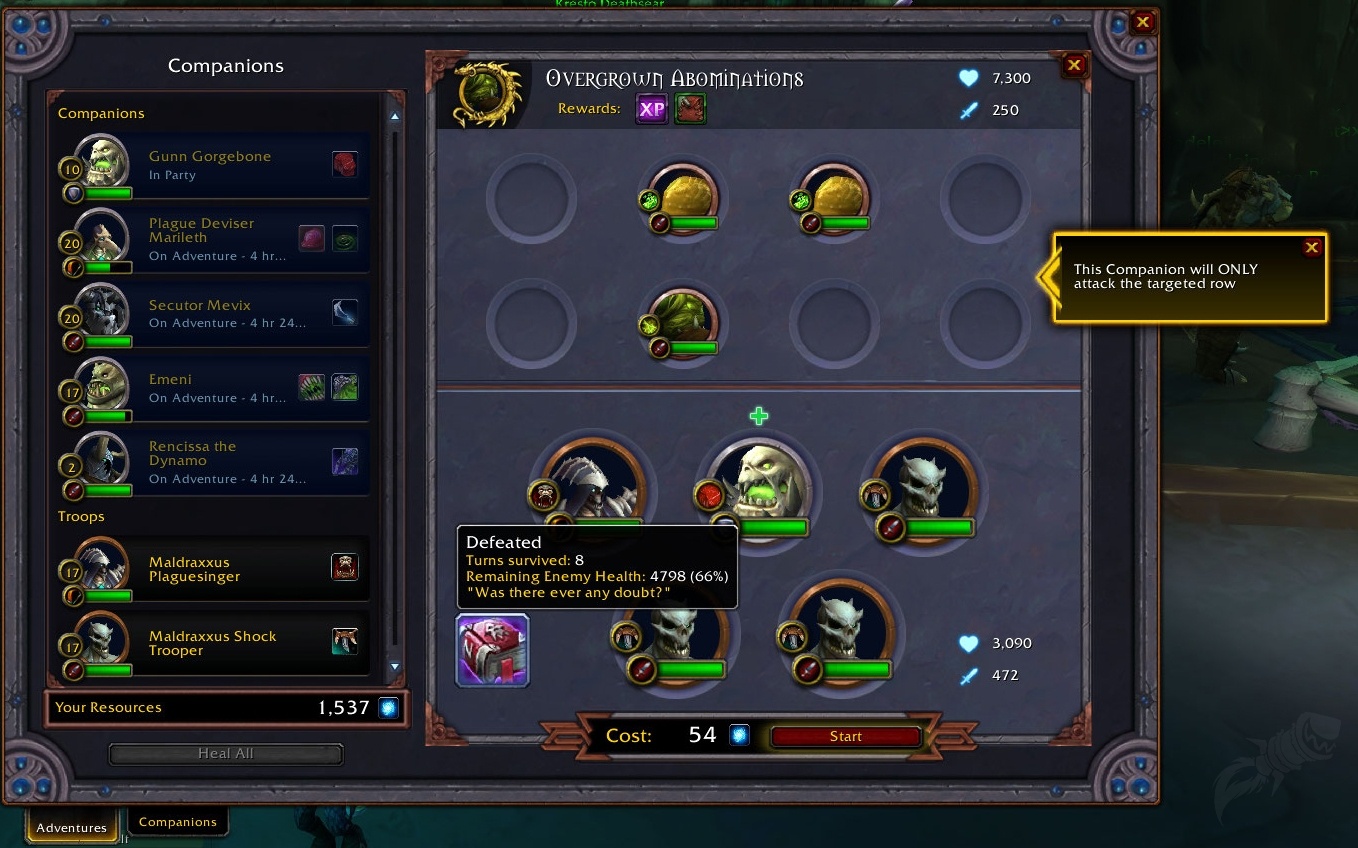Click the XP reward icon

pos(651,109)
